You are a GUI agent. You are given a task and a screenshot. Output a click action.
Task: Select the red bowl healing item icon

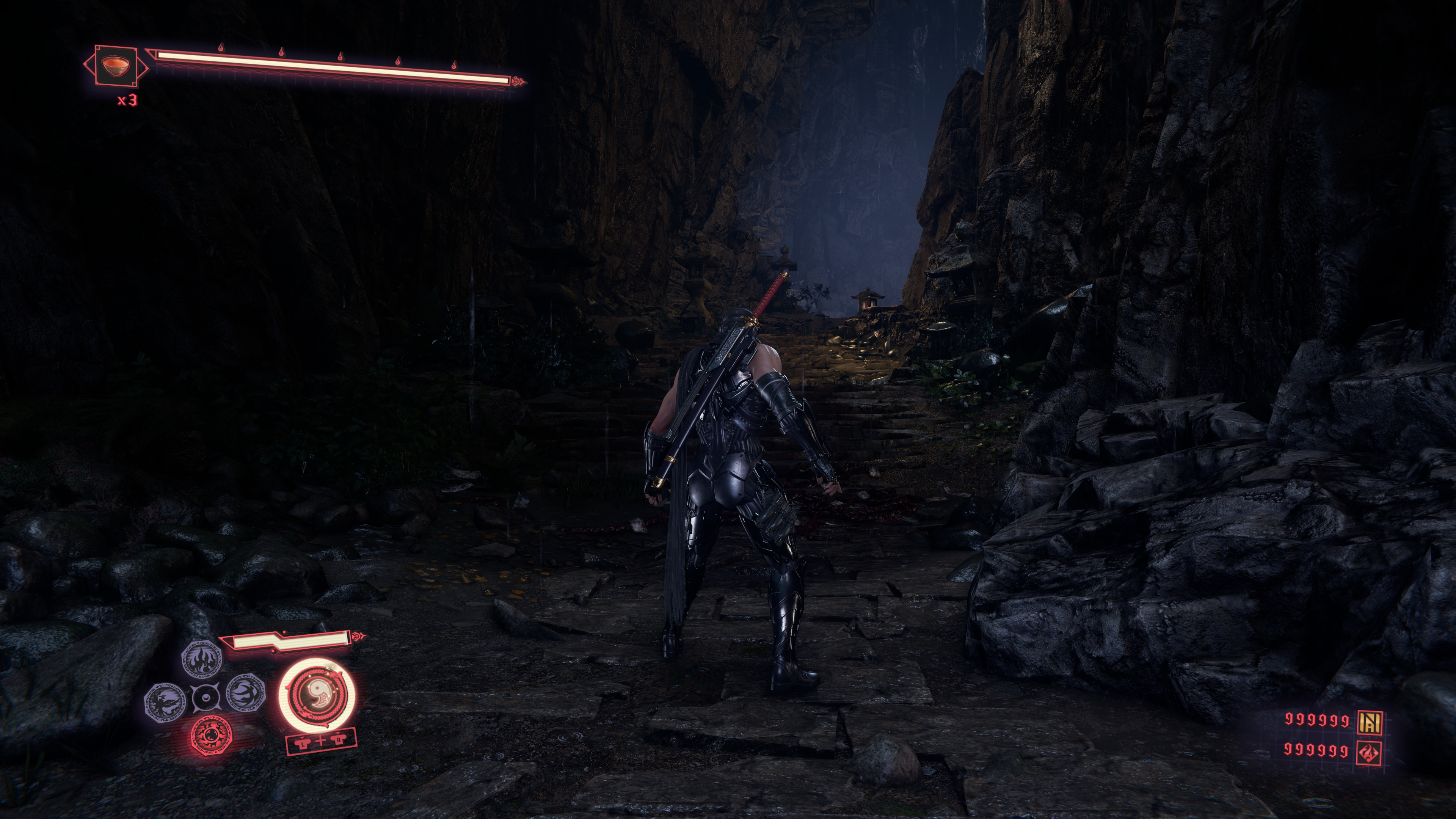tap(115, 65)
